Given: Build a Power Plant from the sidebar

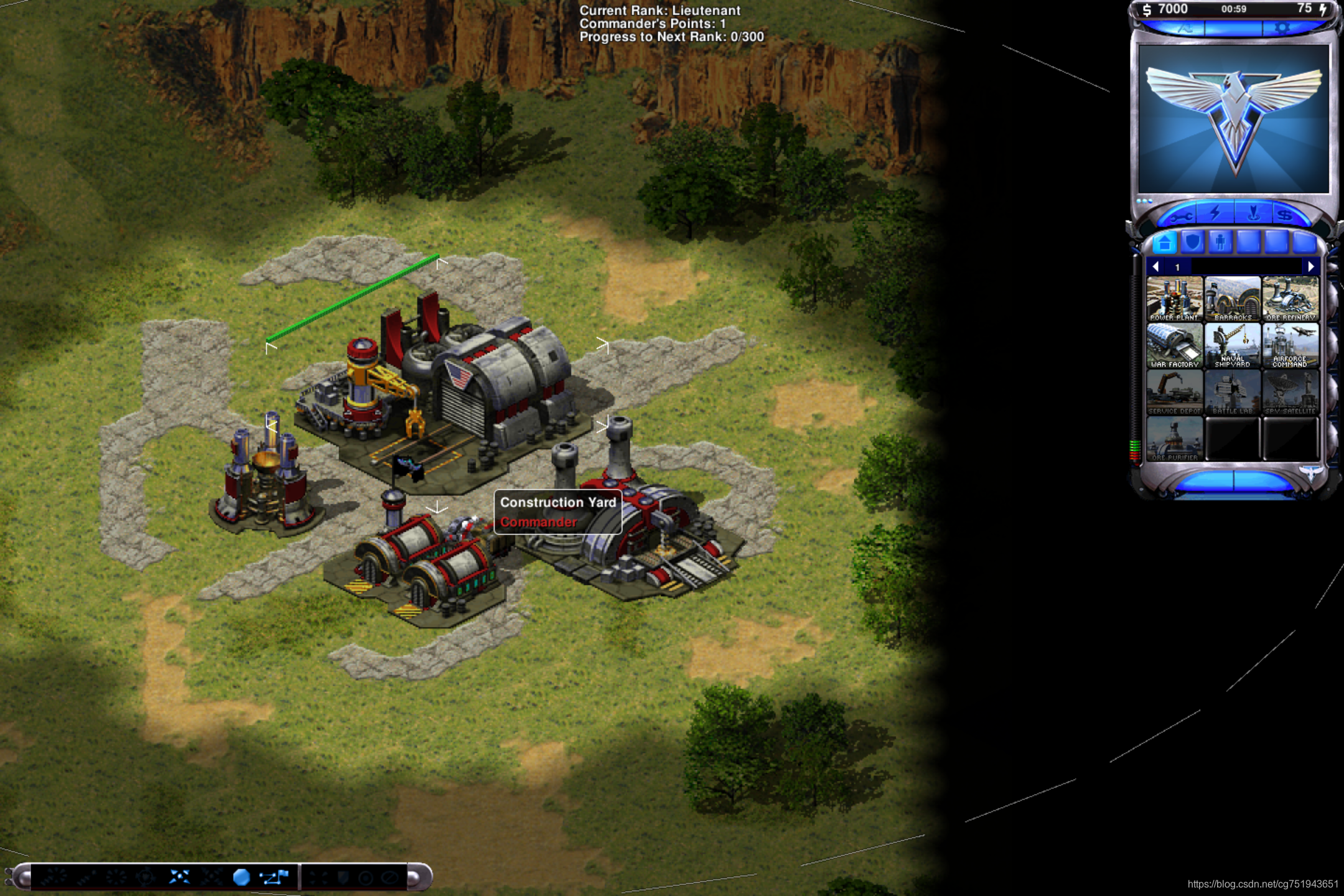Looking at the screenshot, I should [1174, 299].
